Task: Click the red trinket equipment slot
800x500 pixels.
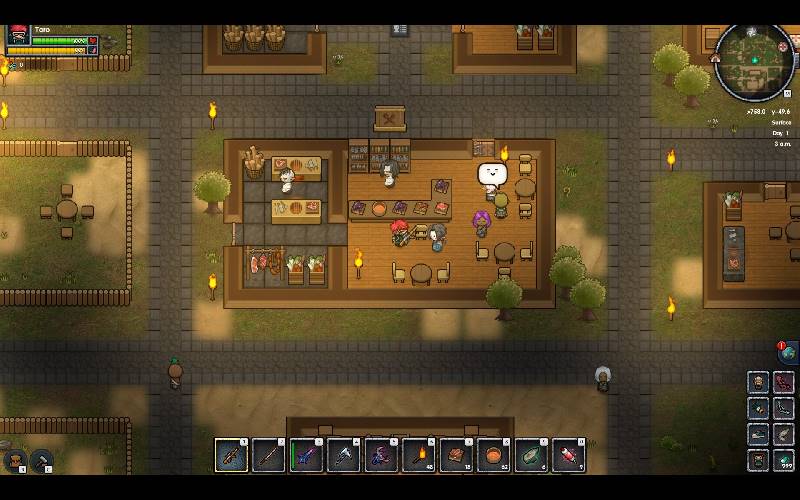Action: coord(784,383)
